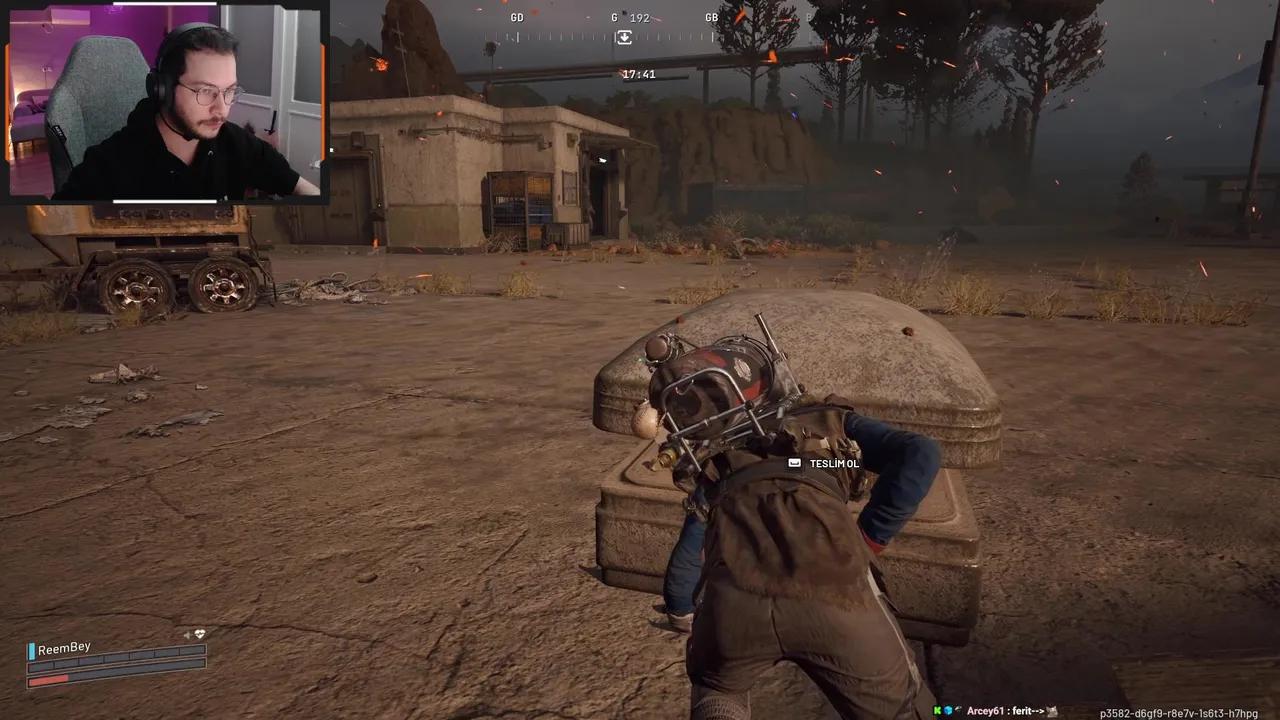This screenshot has width=1280, height=720.
Task: Select the ReemBey player nameplate
Action: [x=64, y=647]
